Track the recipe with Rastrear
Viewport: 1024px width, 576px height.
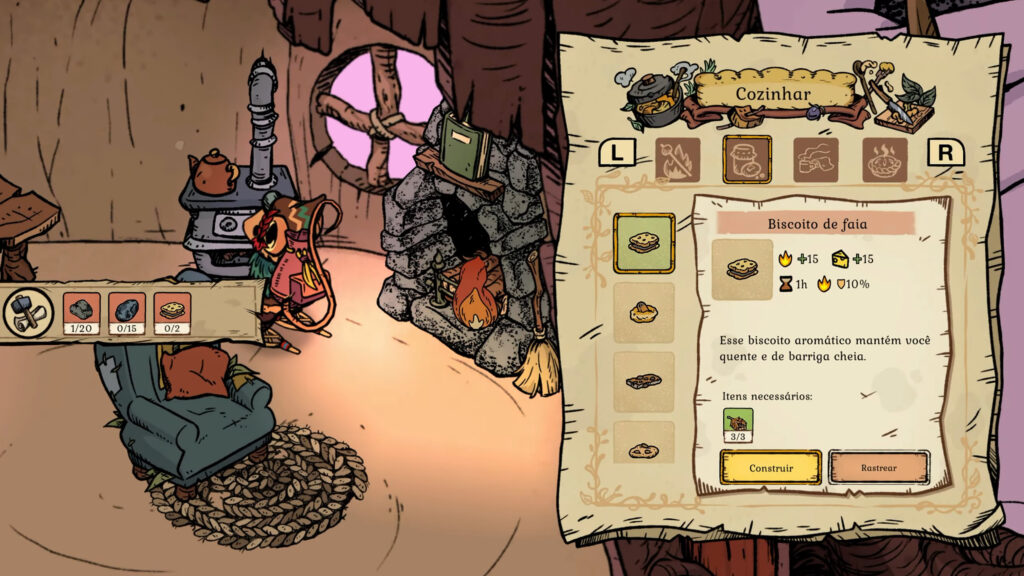(x=879, y=467)
